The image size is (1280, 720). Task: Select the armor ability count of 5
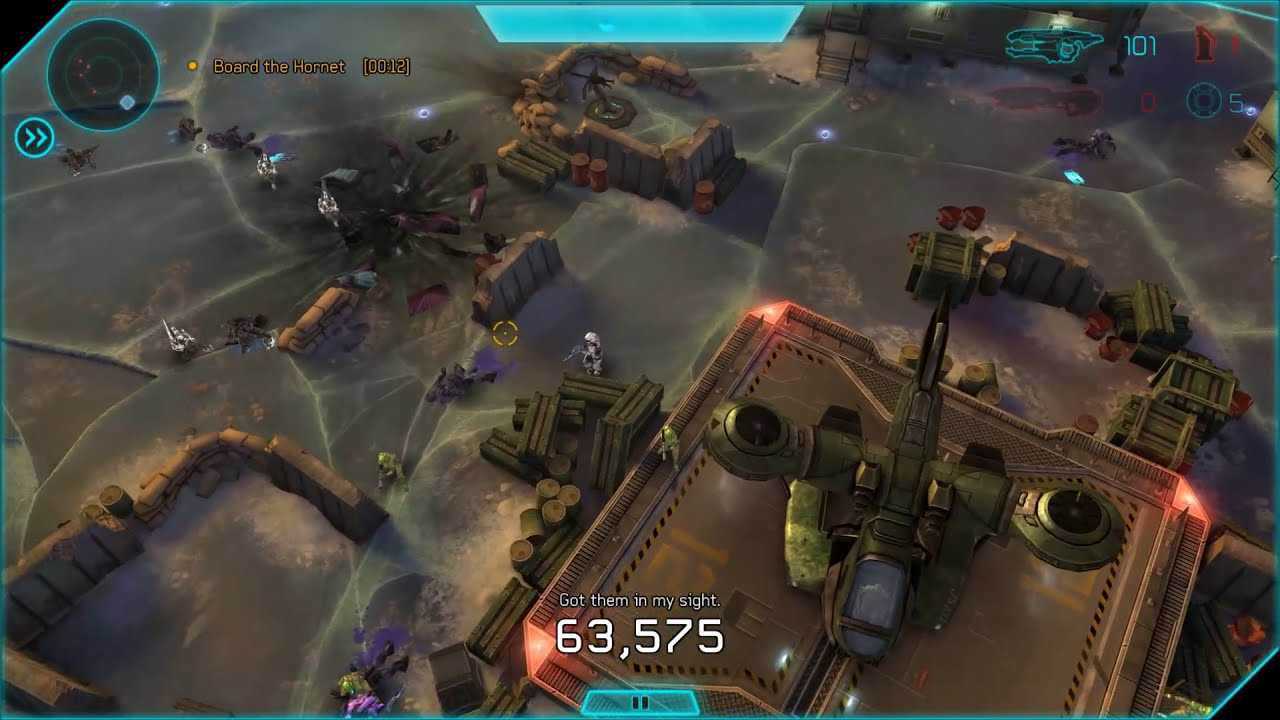tap(1238, 100)
